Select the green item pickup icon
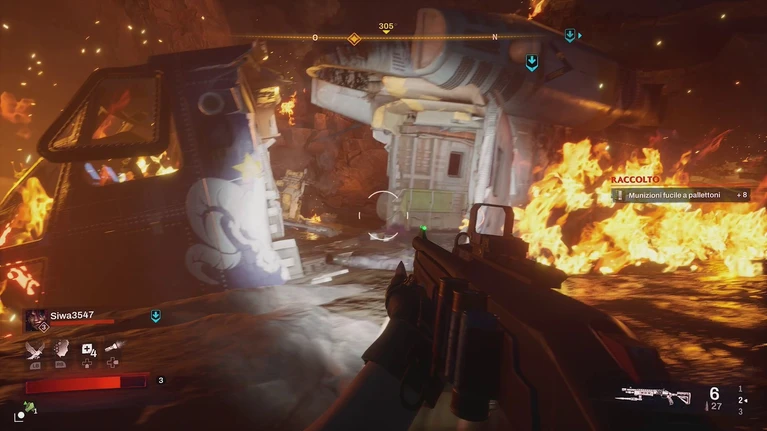The height and width of the screenshot is (431, 767). pyautogui.click(x=30, y=407)
